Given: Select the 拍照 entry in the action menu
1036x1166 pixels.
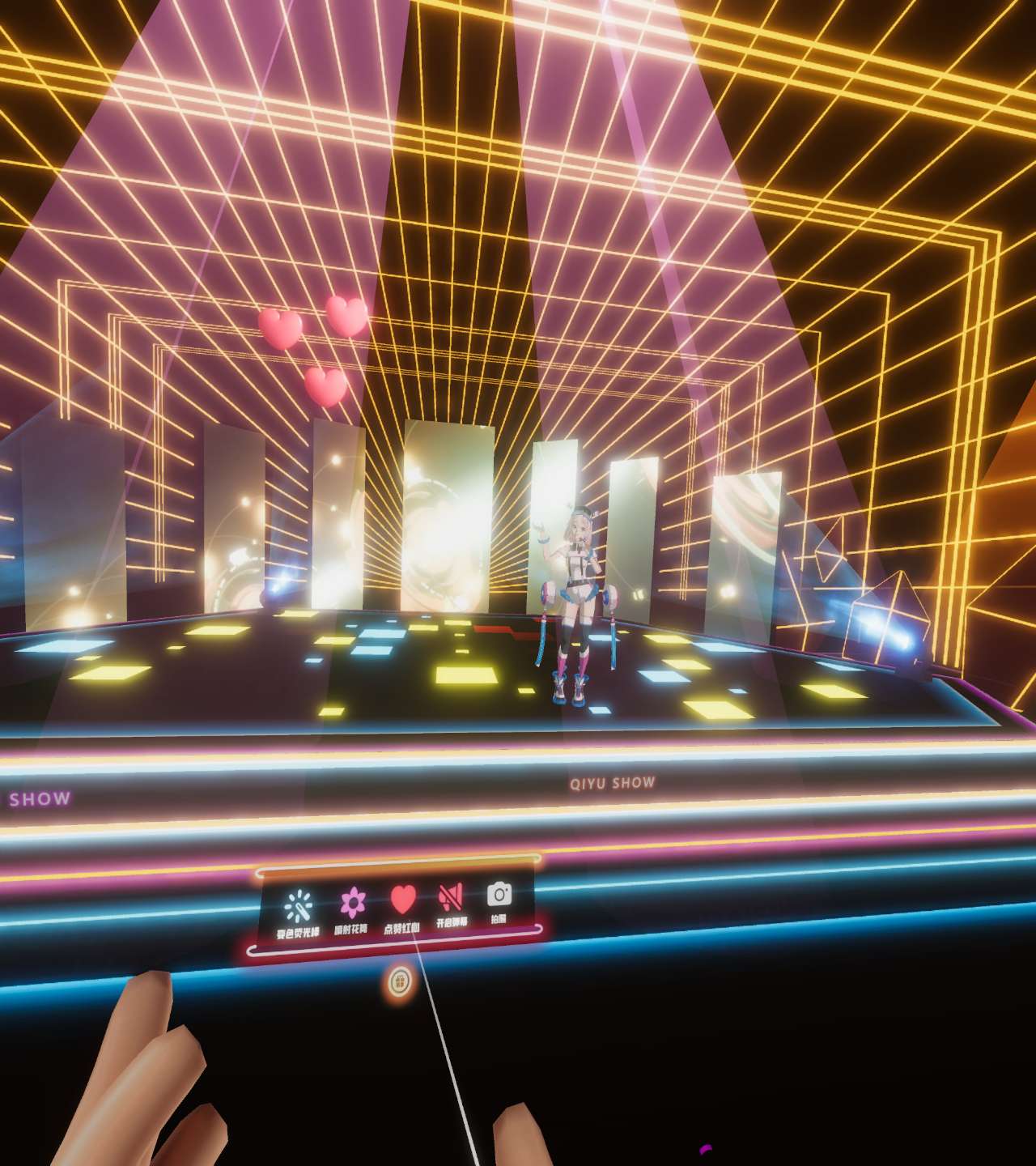Looking at the screenshot, I should 499,894.
